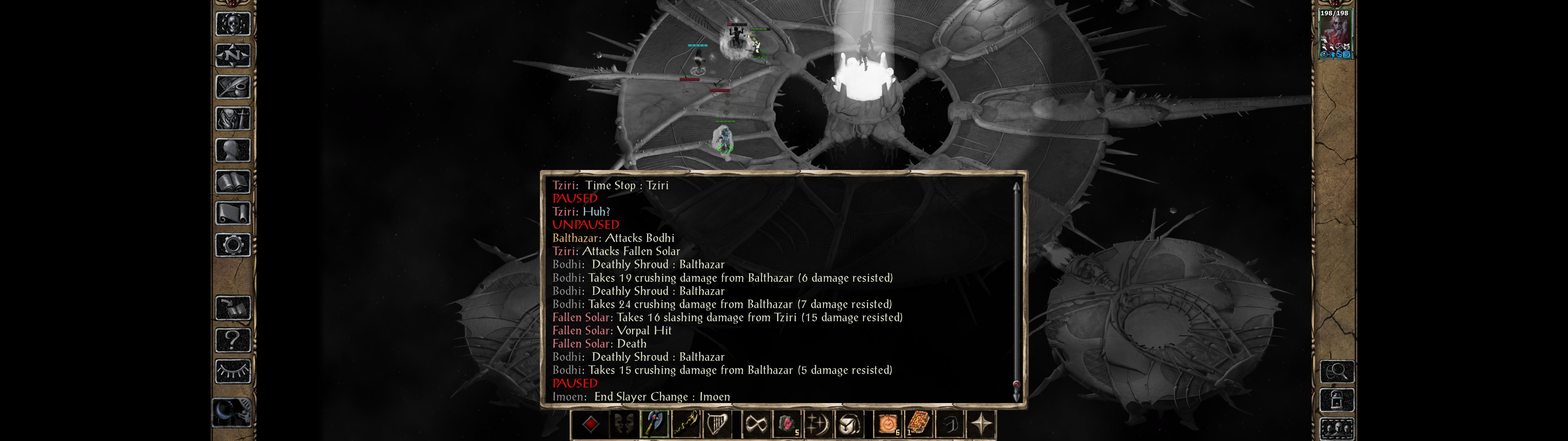Use the jeweled book quick item
This screenshot has width=1568, height=441.
click(918, 423)
